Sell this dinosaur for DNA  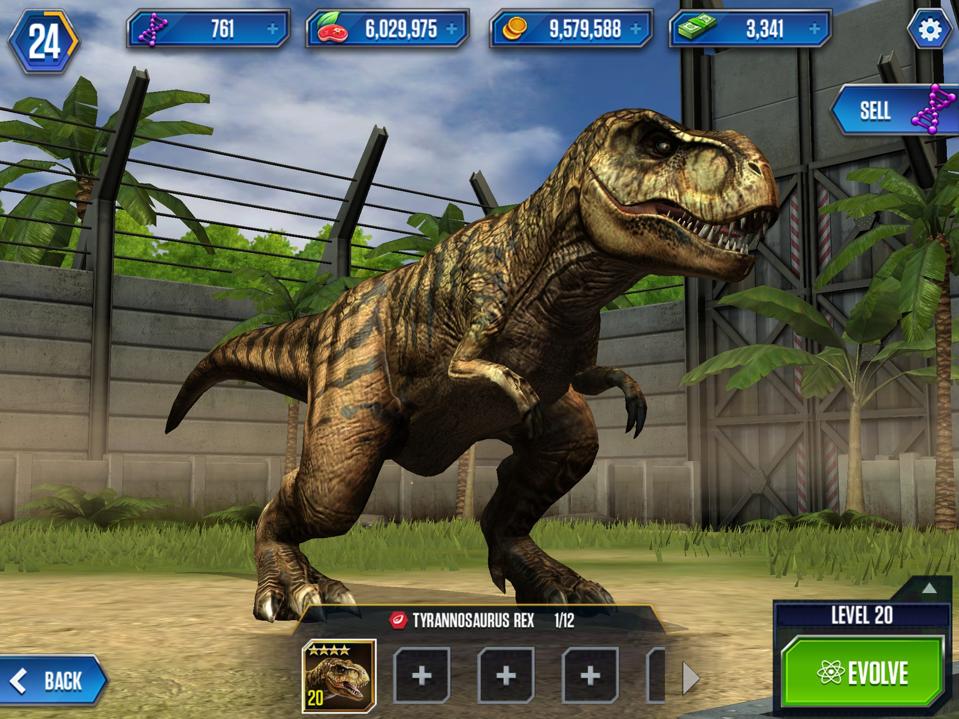pos(892,110)
